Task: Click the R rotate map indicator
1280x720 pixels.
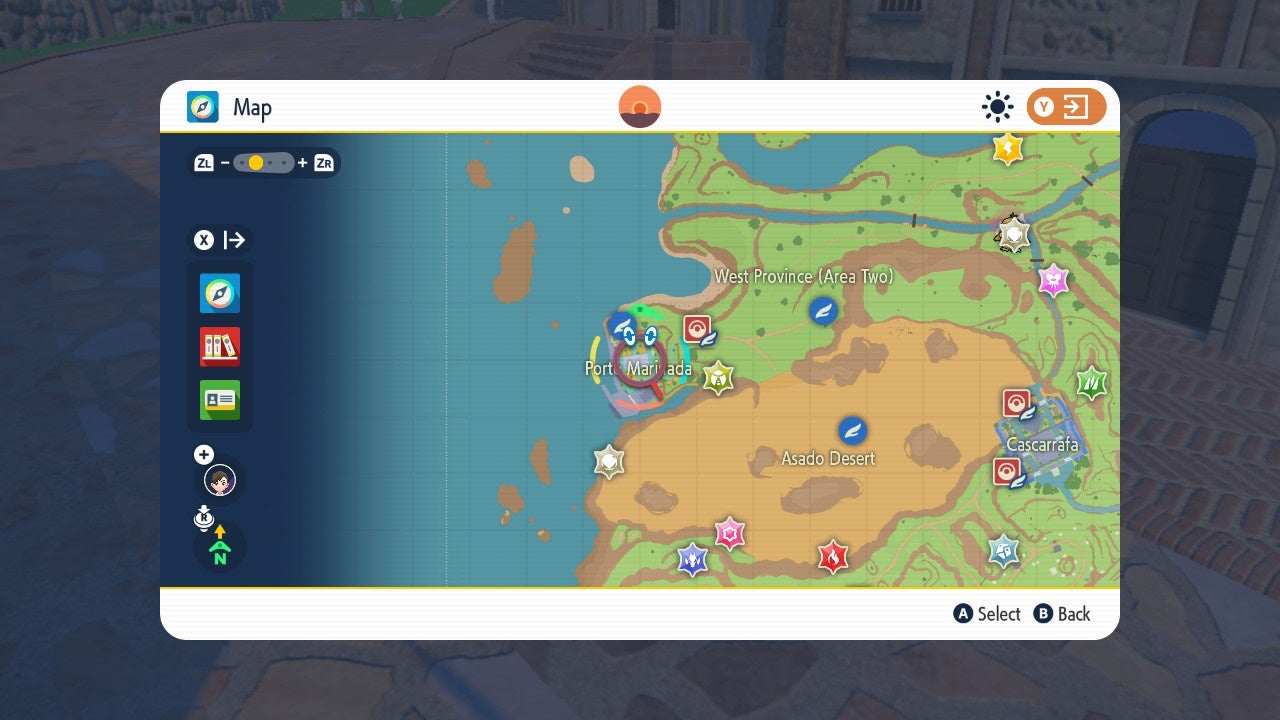Action: (204, 518)
